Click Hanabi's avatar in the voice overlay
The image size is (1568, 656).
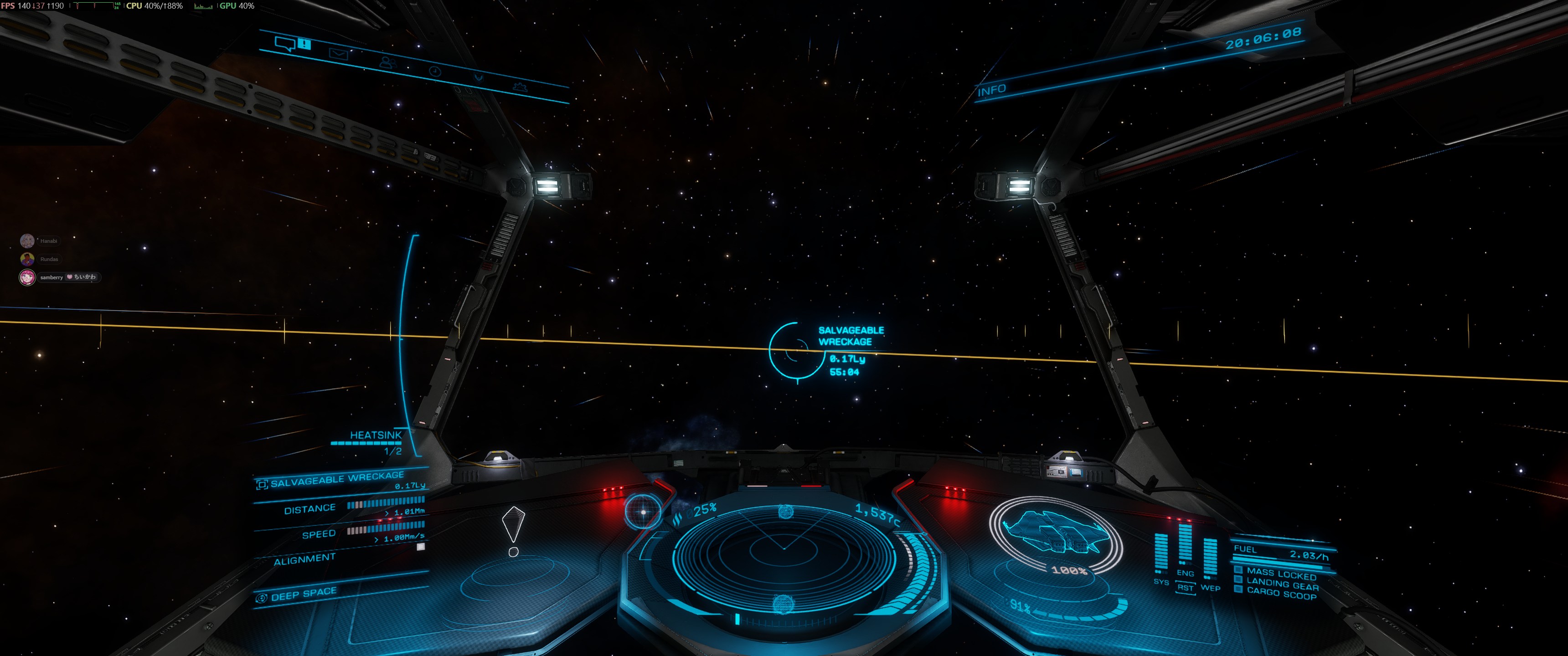27,241
